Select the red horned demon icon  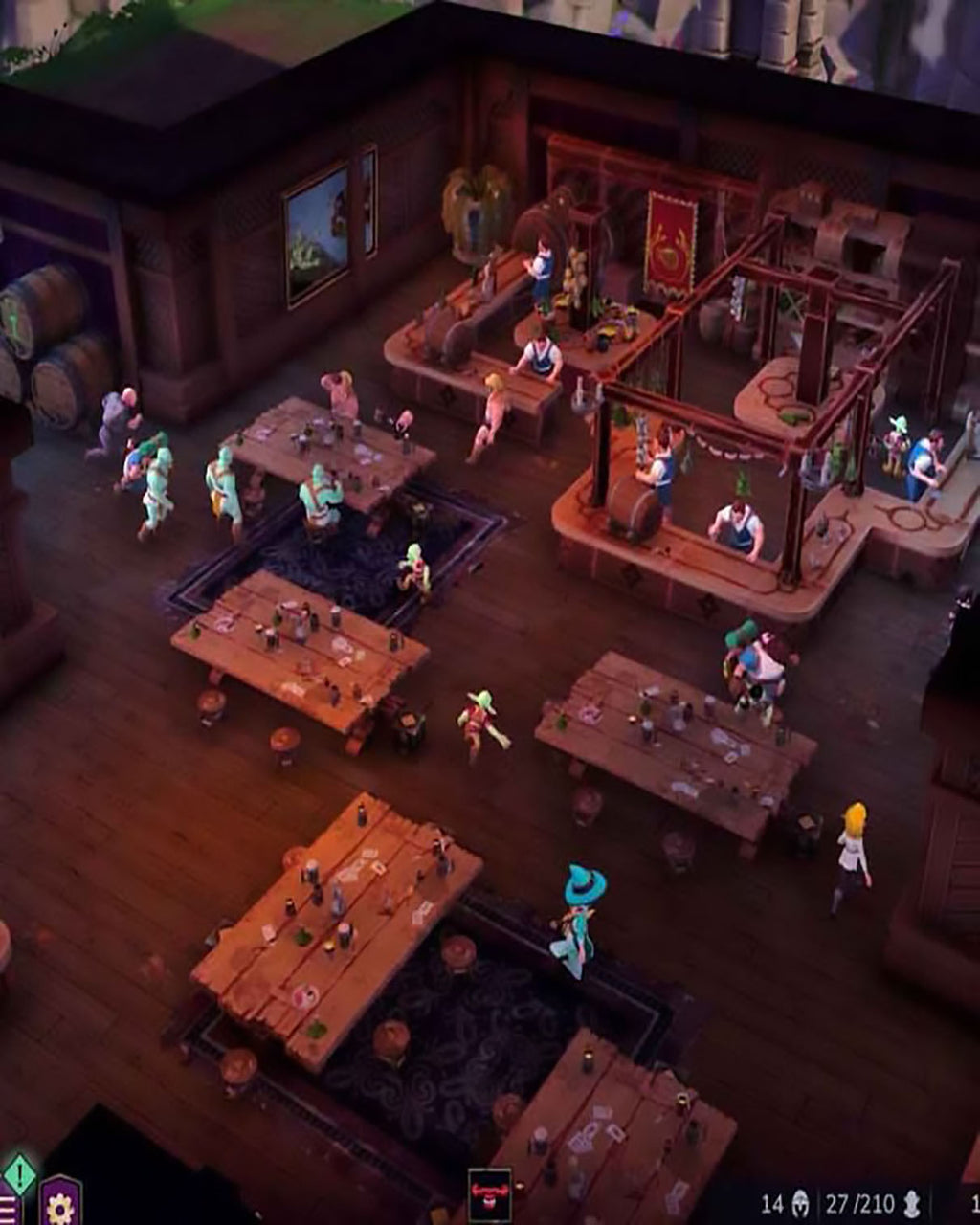coord(489,1196)
